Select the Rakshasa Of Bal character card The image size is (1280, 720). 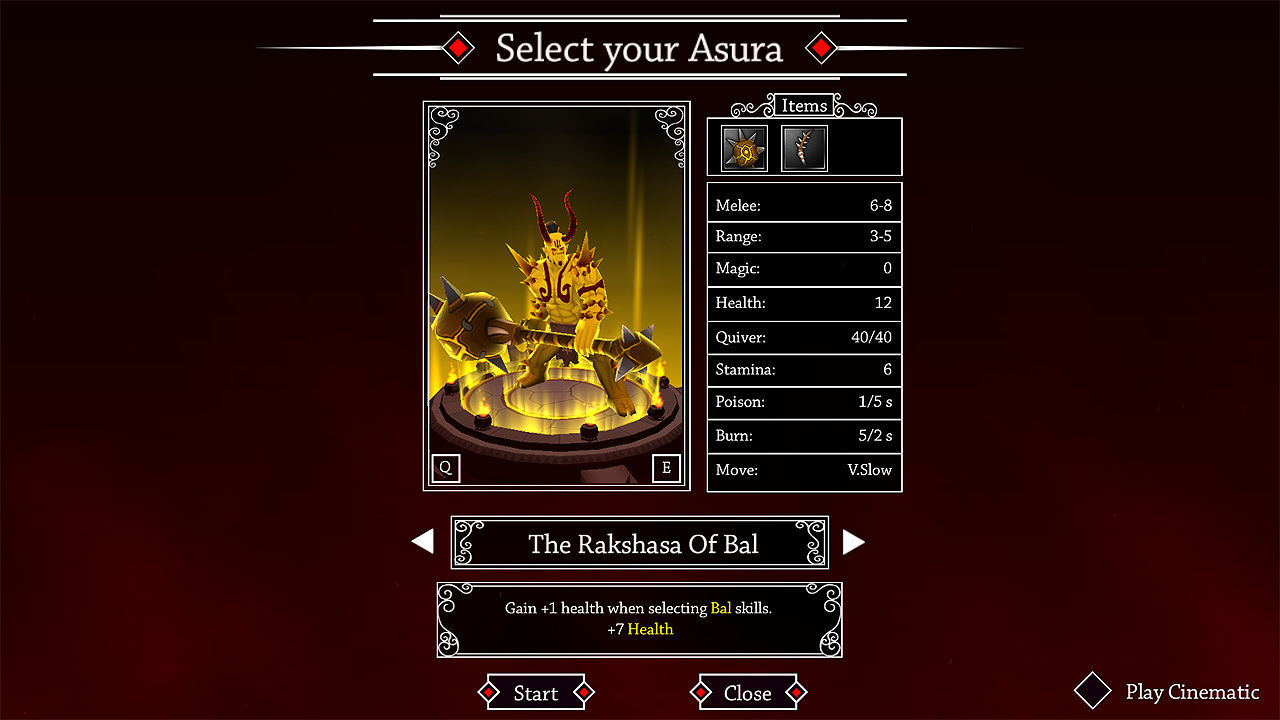tap(556, 296)
